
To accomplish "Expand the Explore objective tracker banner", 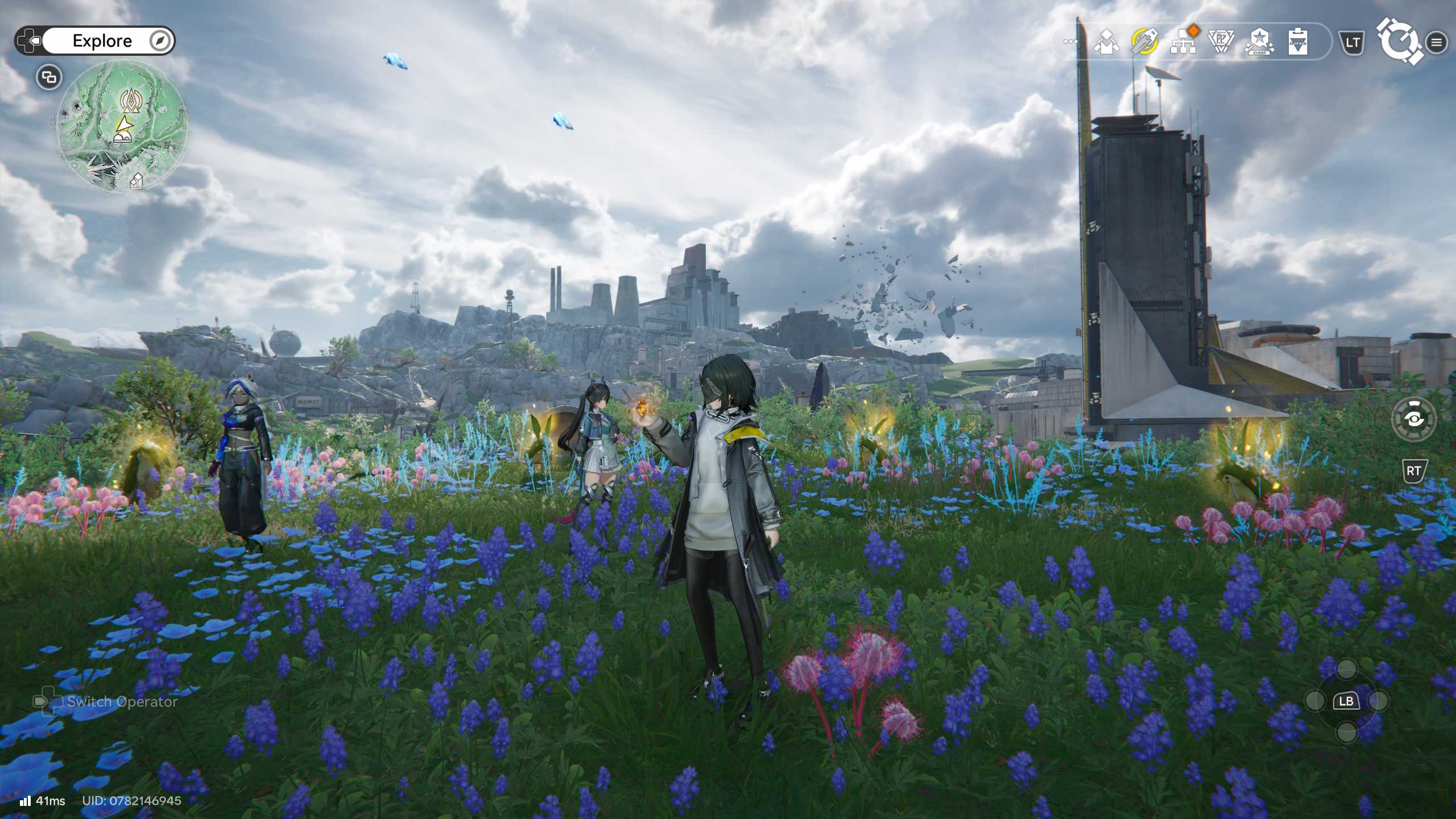I will tap(102, 40).
